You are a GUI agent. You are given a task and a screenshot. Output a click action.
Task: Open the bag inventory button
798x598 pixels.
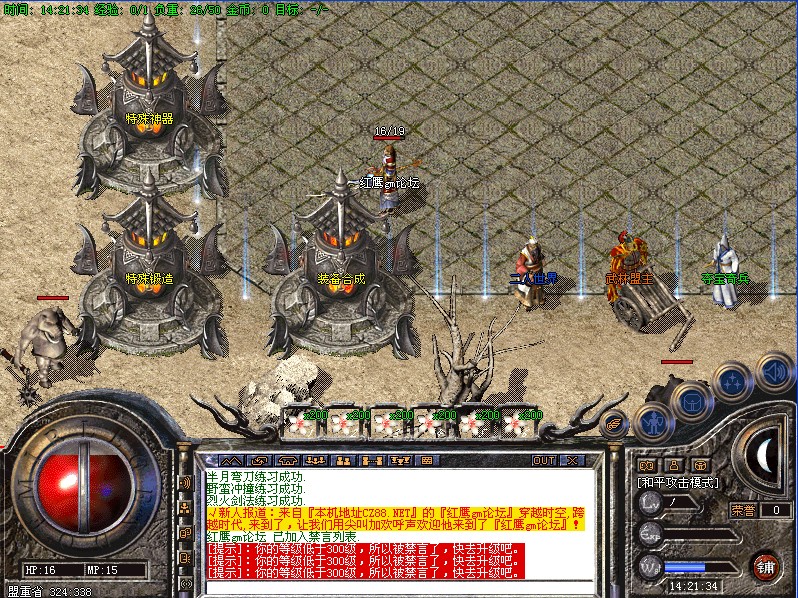[691, 402]
